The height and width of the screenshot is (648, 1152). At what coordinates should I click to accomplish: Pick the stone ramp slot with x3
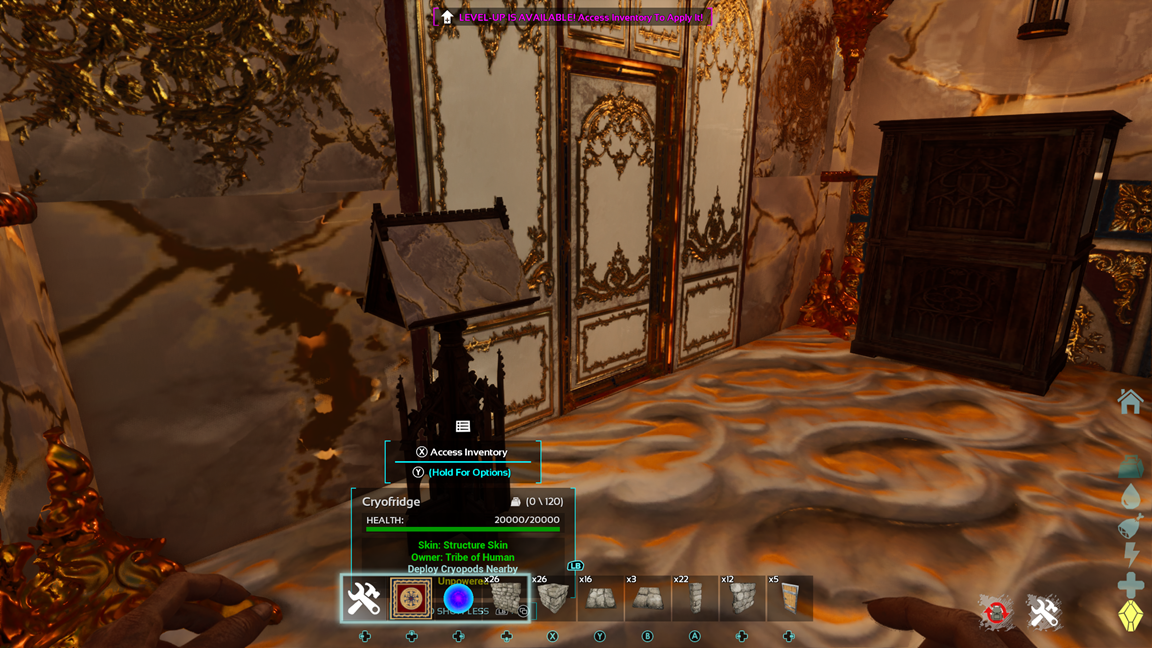[x=647, y=599]
